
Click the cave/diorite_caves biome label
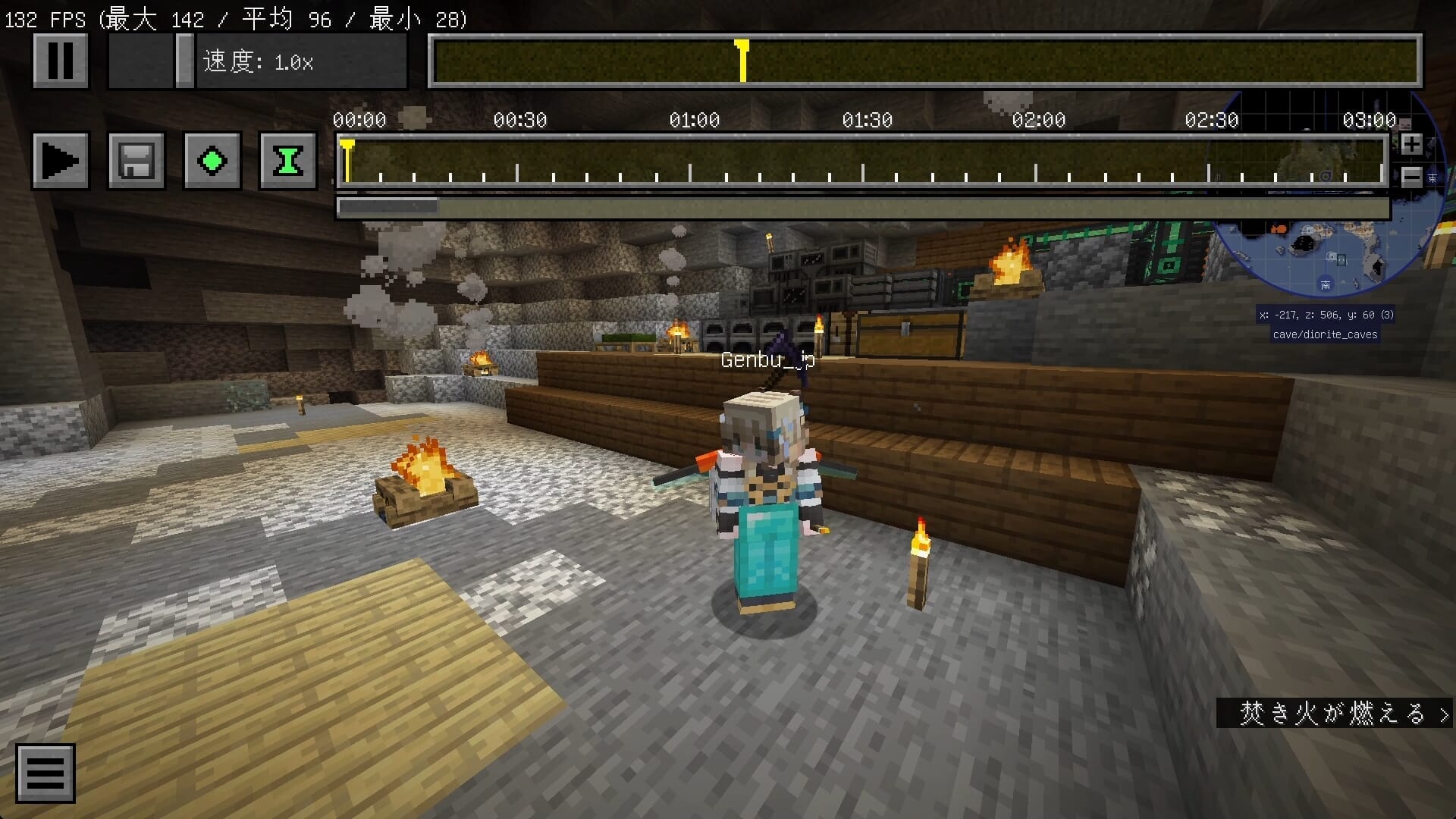point(1324,334)
